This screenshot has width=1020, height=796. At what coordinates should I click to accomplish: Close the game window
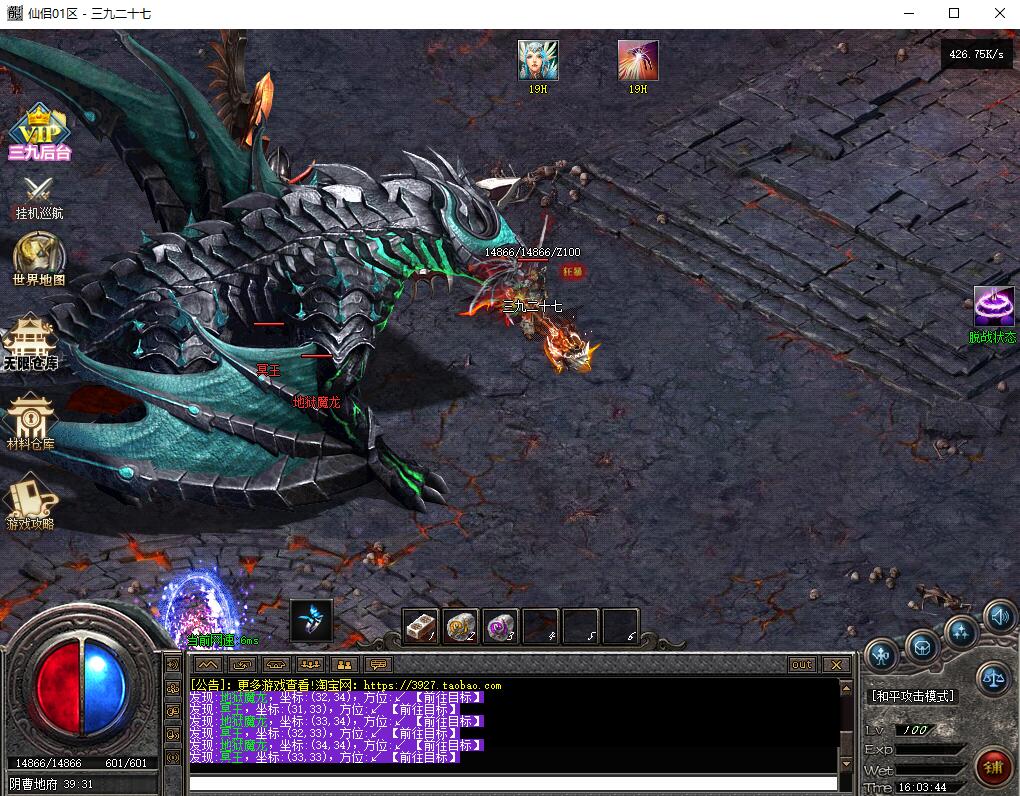click(1000, 14)
